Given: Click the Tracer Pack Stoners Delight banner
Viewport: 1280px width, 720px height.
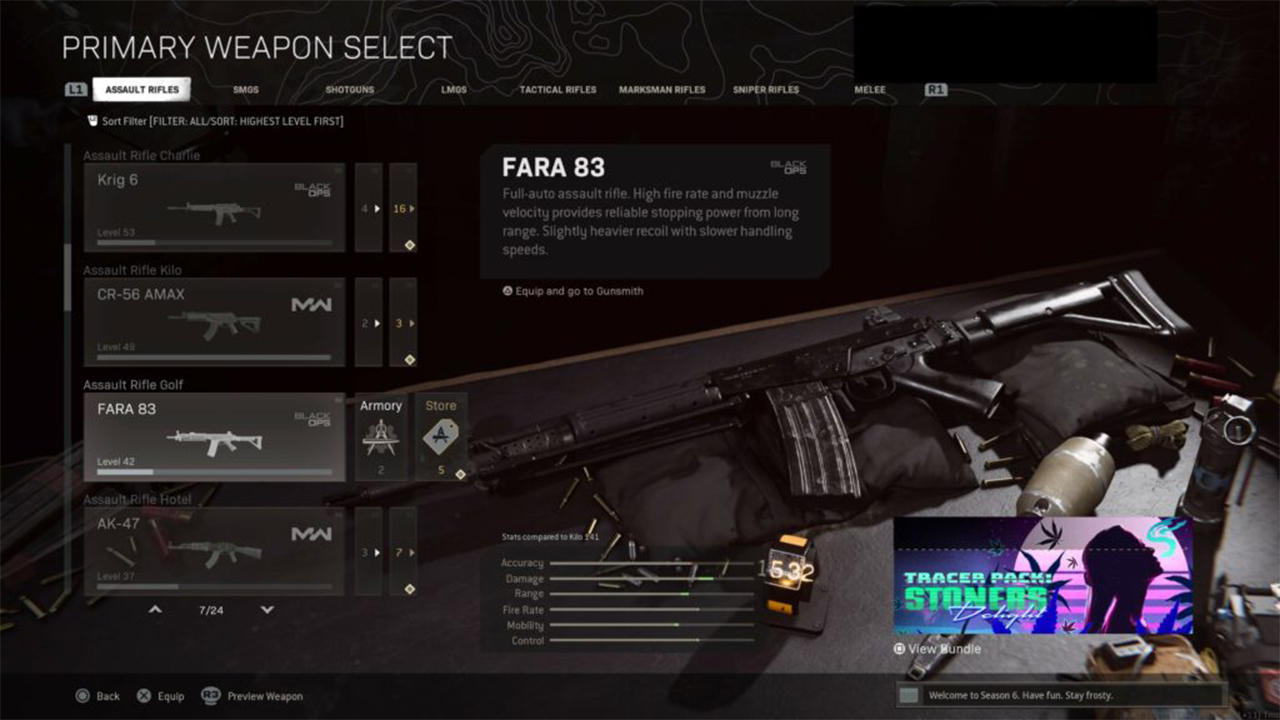Looking at the screenshot, I should click(1043, 575).
